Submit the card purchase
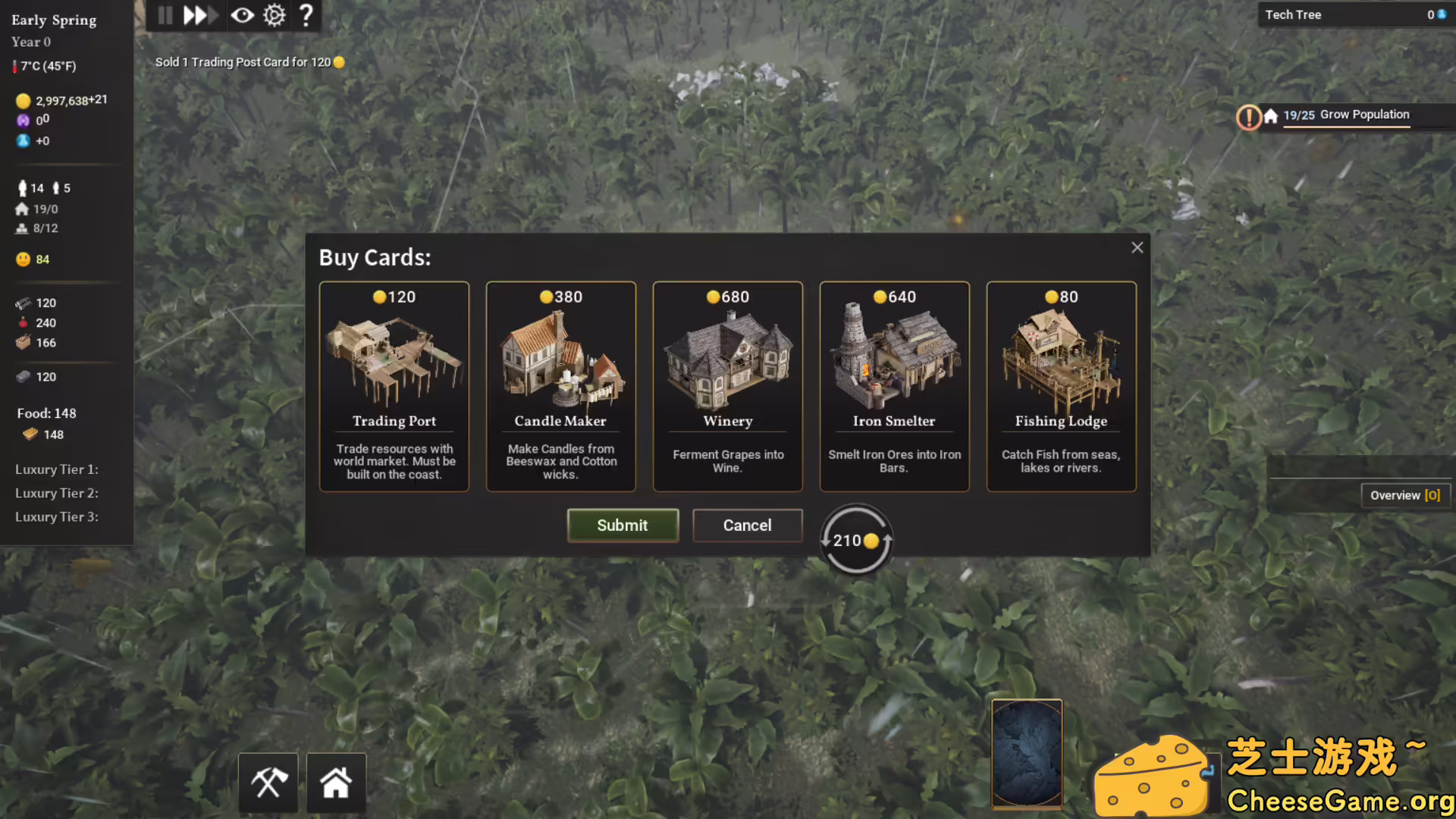This screenshot has height=819, width=1456. coord(623,525)
